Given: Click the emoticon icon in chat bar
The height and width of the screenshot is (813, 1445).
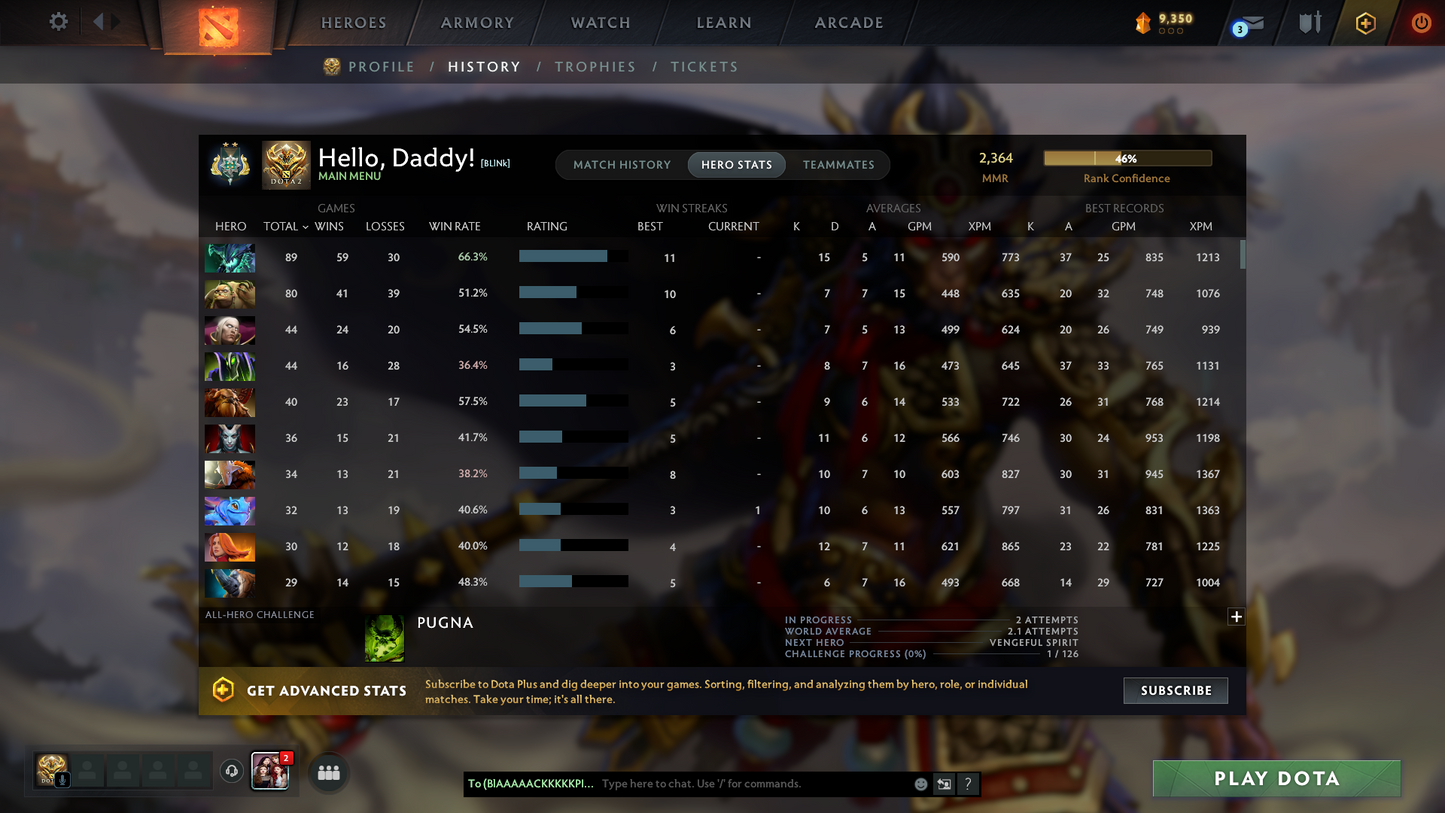Looking at the screenshot, I should [920, 784].
